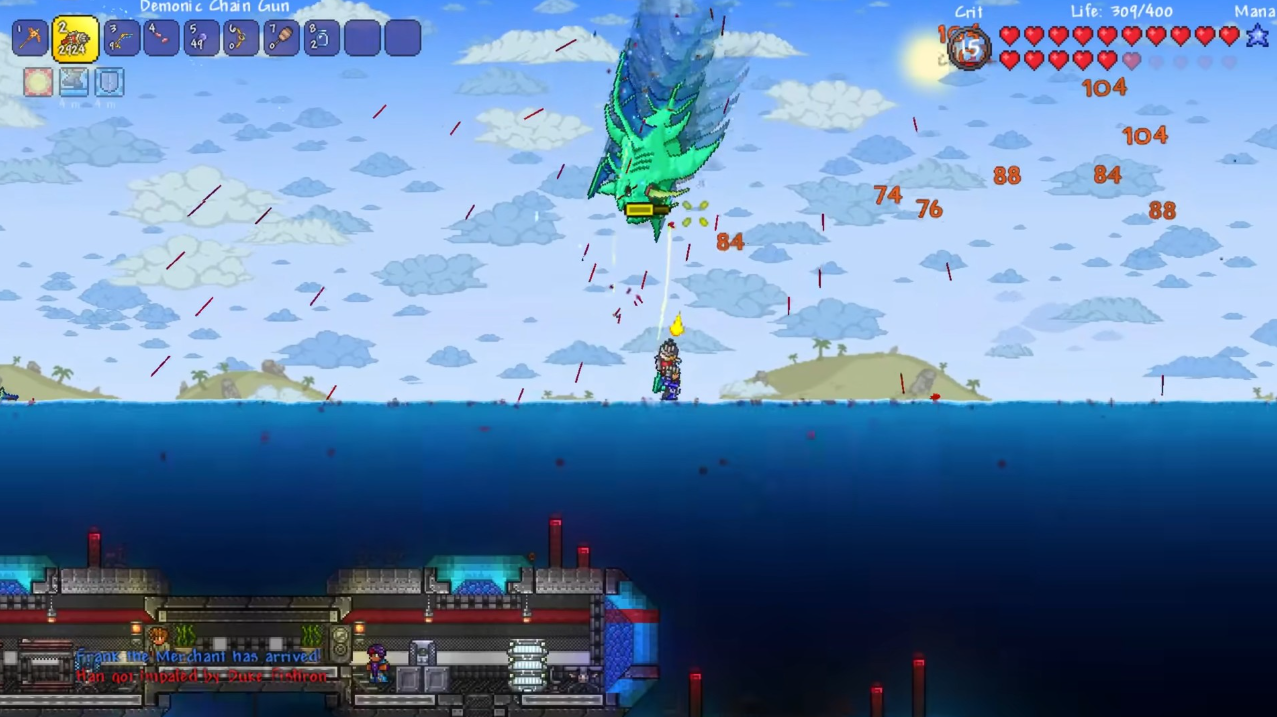This screenshot has height=717, width=1277.
Task: Click the anvil buff icon
Action: pyautogui.click(x=74, y=82)
